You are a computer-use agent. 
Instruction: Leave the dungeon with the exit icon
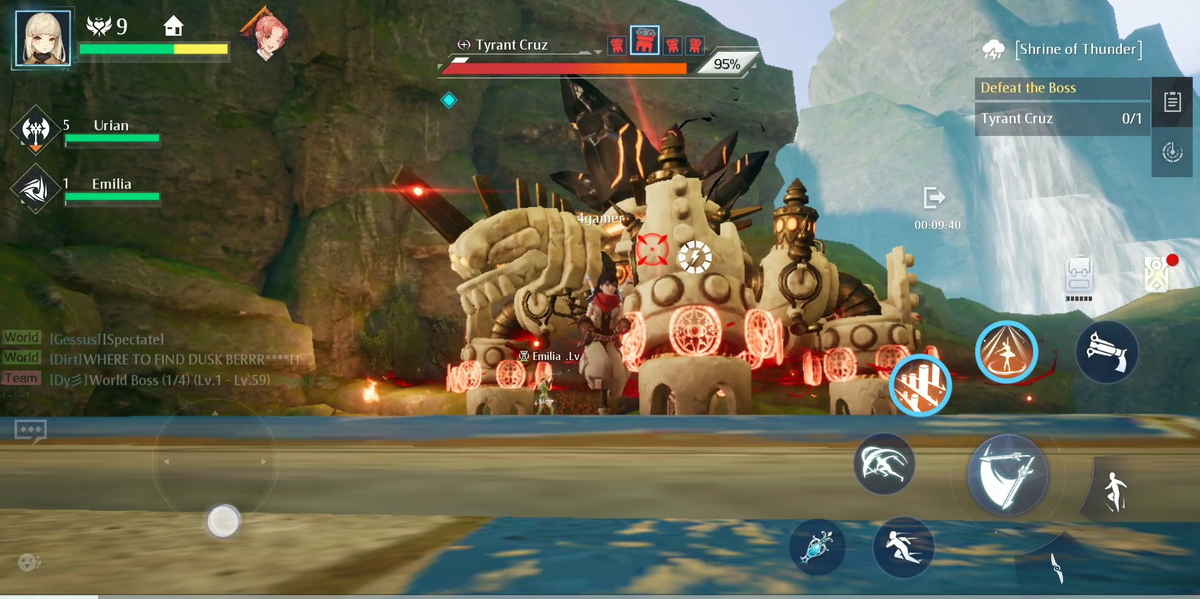tap(935, 198)
